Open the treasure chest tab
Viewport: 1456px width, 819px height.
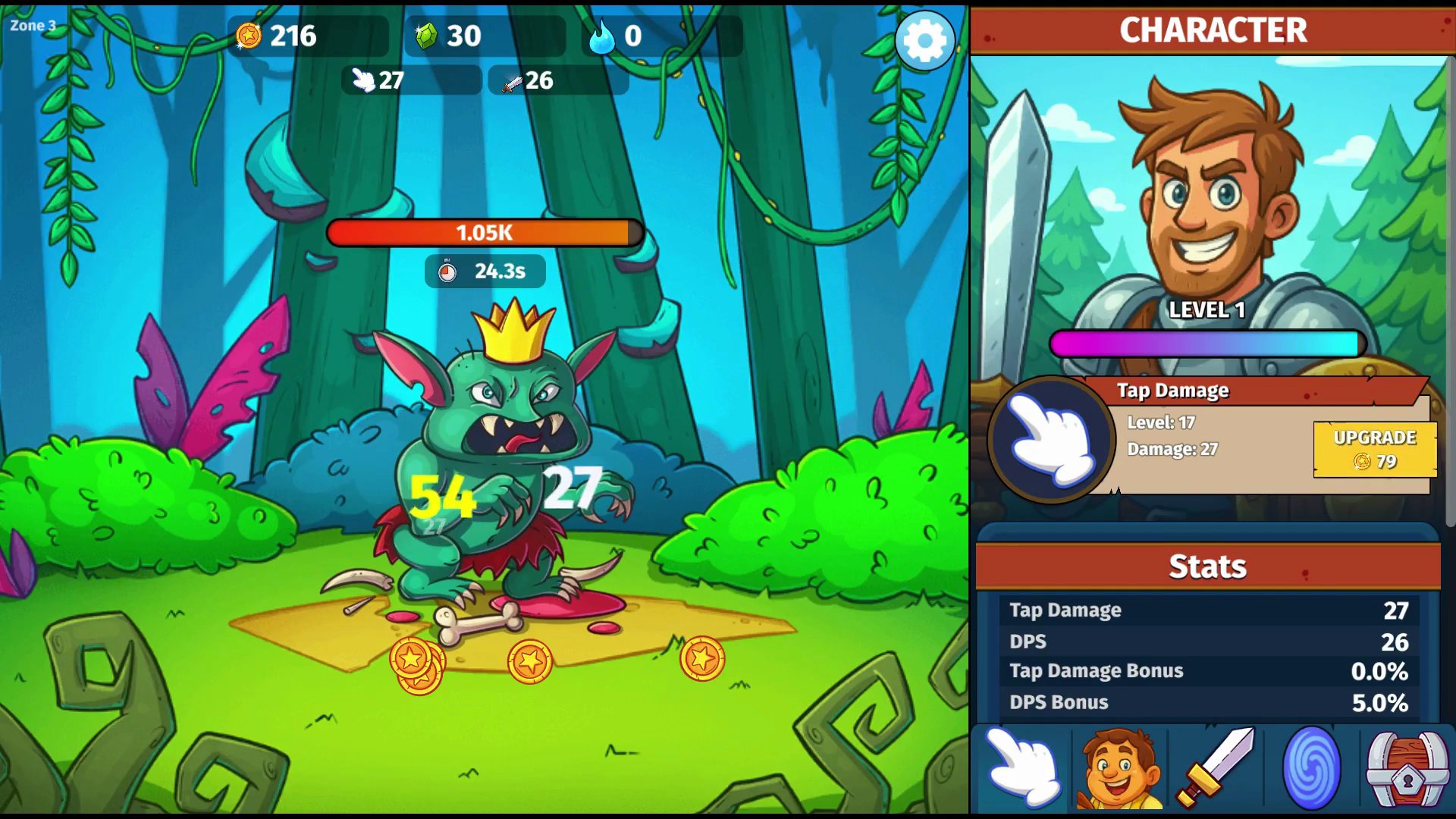(1407, 768)
